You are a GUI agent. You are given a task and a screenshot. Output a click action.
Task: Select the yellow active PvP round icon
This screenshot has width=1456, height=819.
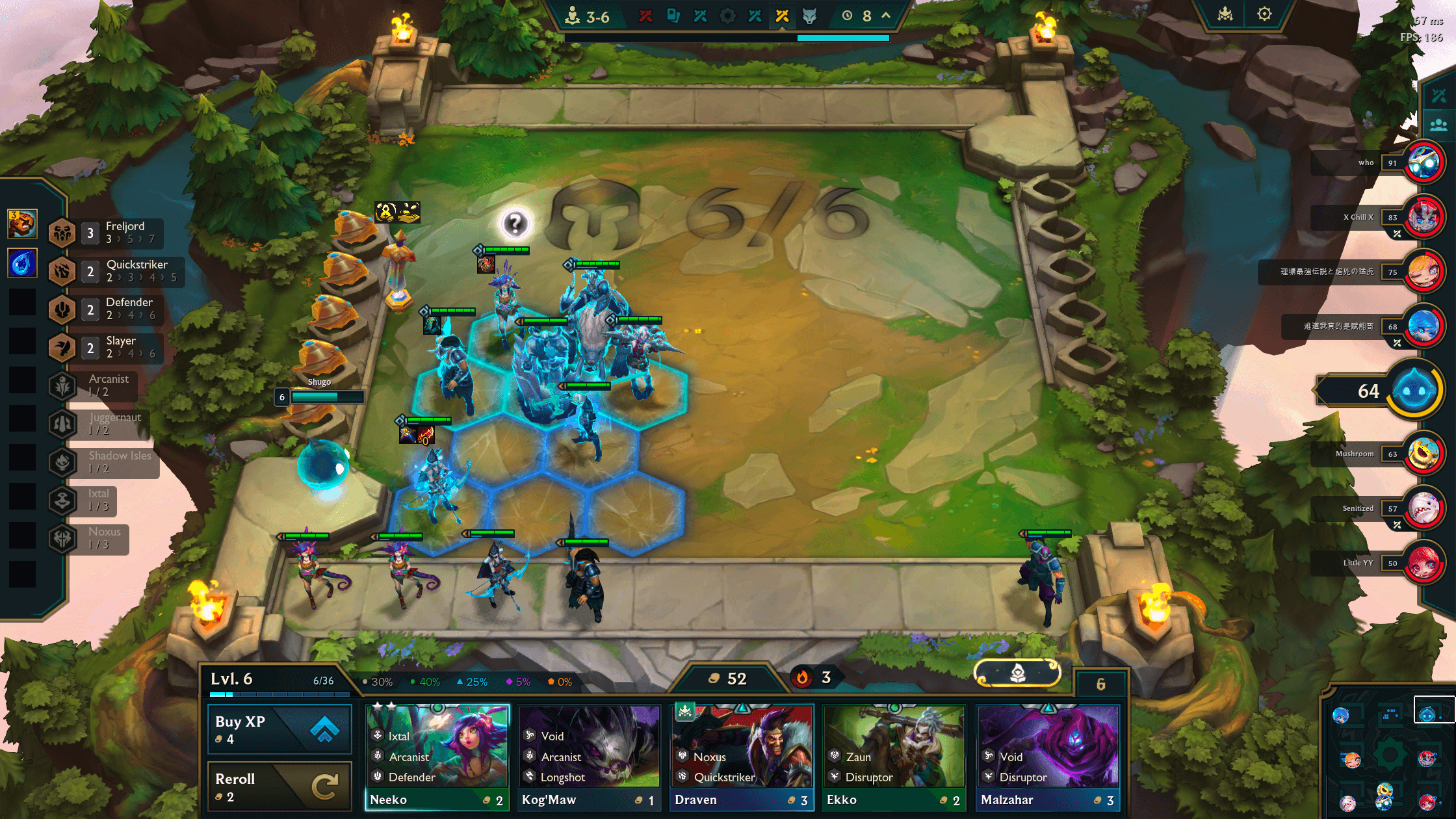[782, 16]
